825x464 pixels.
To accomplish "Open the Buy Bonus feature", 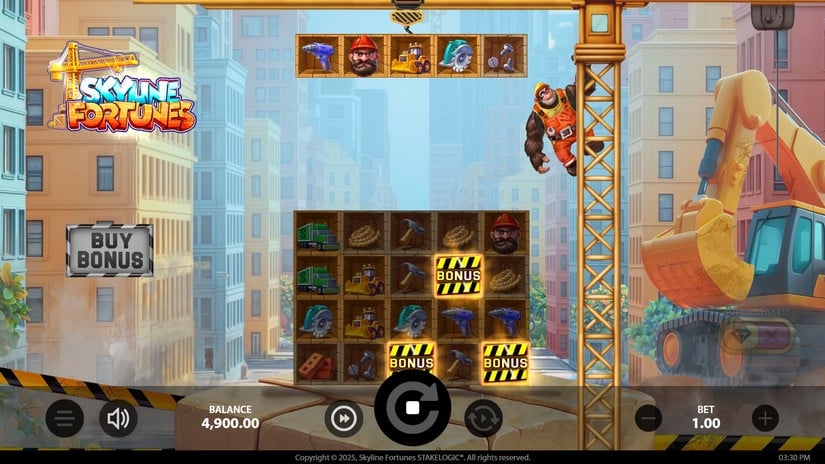I will [110, 250].
